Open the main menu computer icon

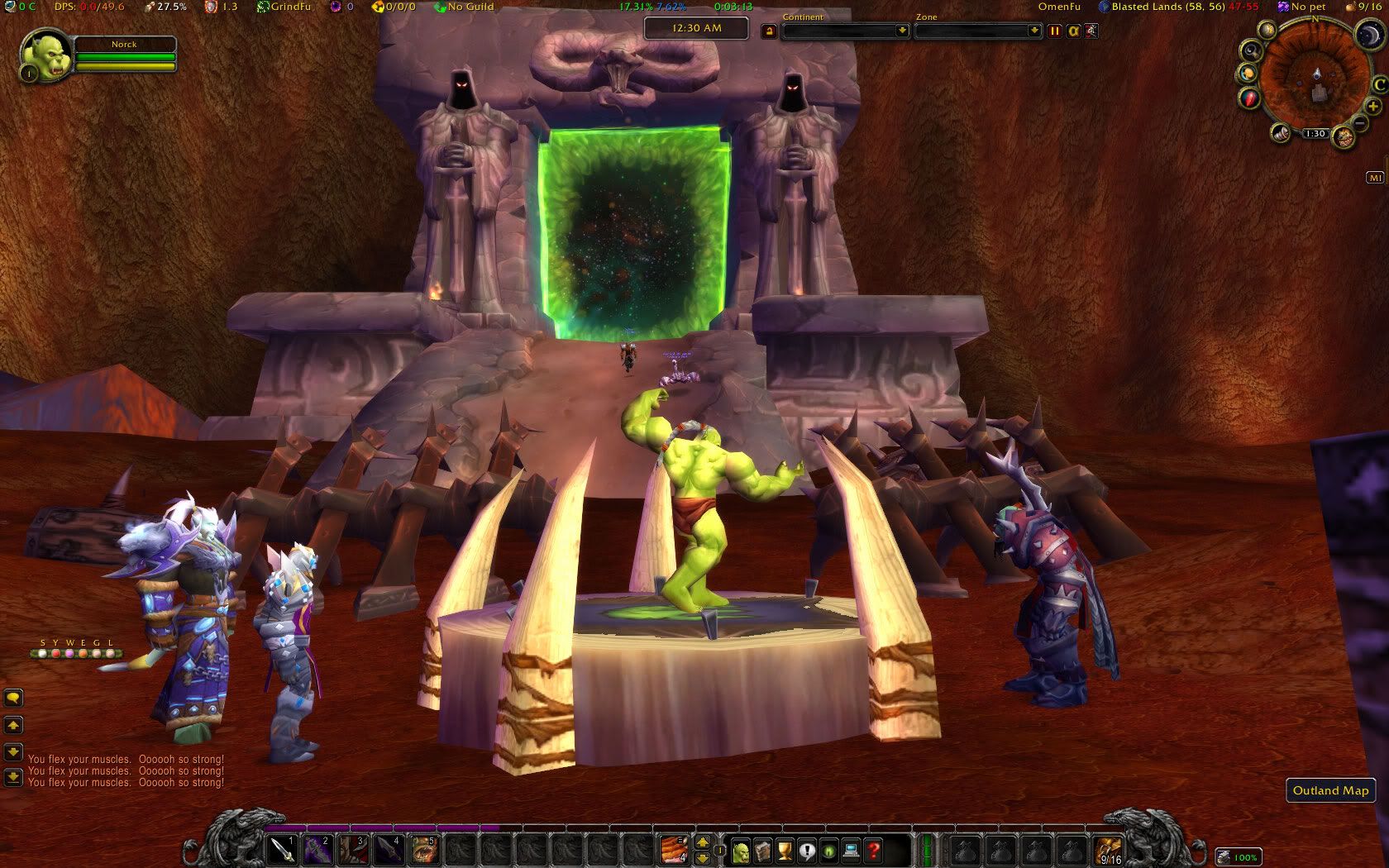coord(852,850)
